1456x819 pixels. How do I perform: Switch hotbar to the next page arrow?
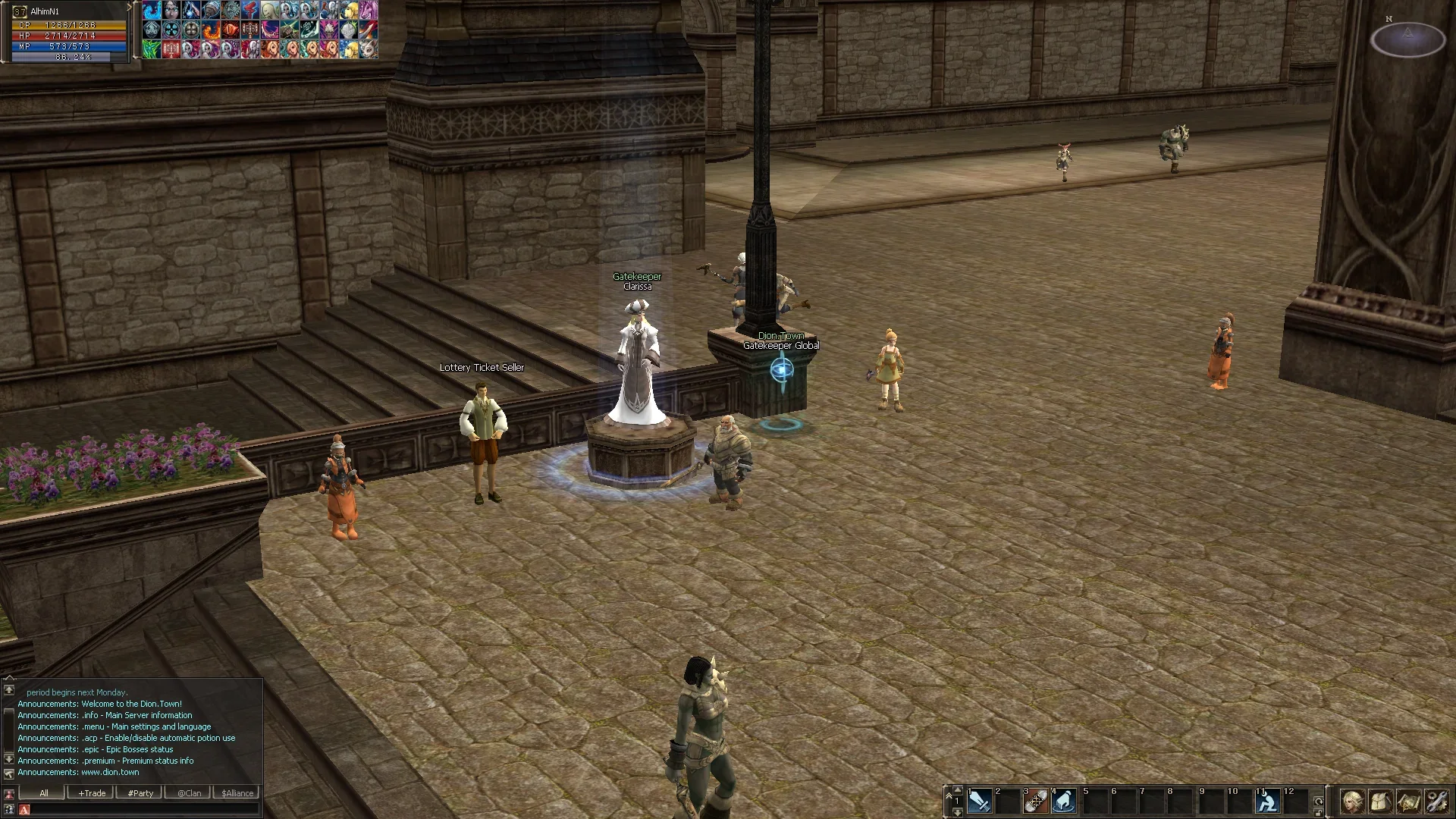[958, 812]
